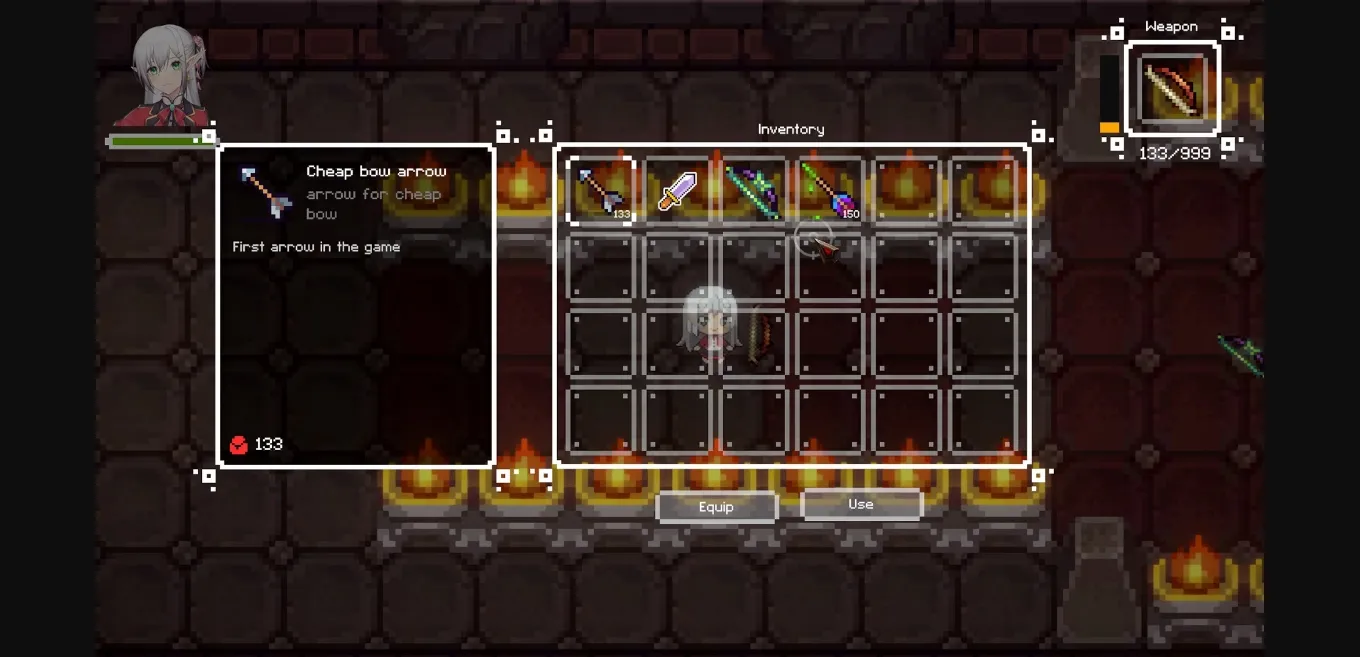Pick the green and purple bow slot
The height and width of the screenshot is (657, 1360).
[x=753, y=191]
